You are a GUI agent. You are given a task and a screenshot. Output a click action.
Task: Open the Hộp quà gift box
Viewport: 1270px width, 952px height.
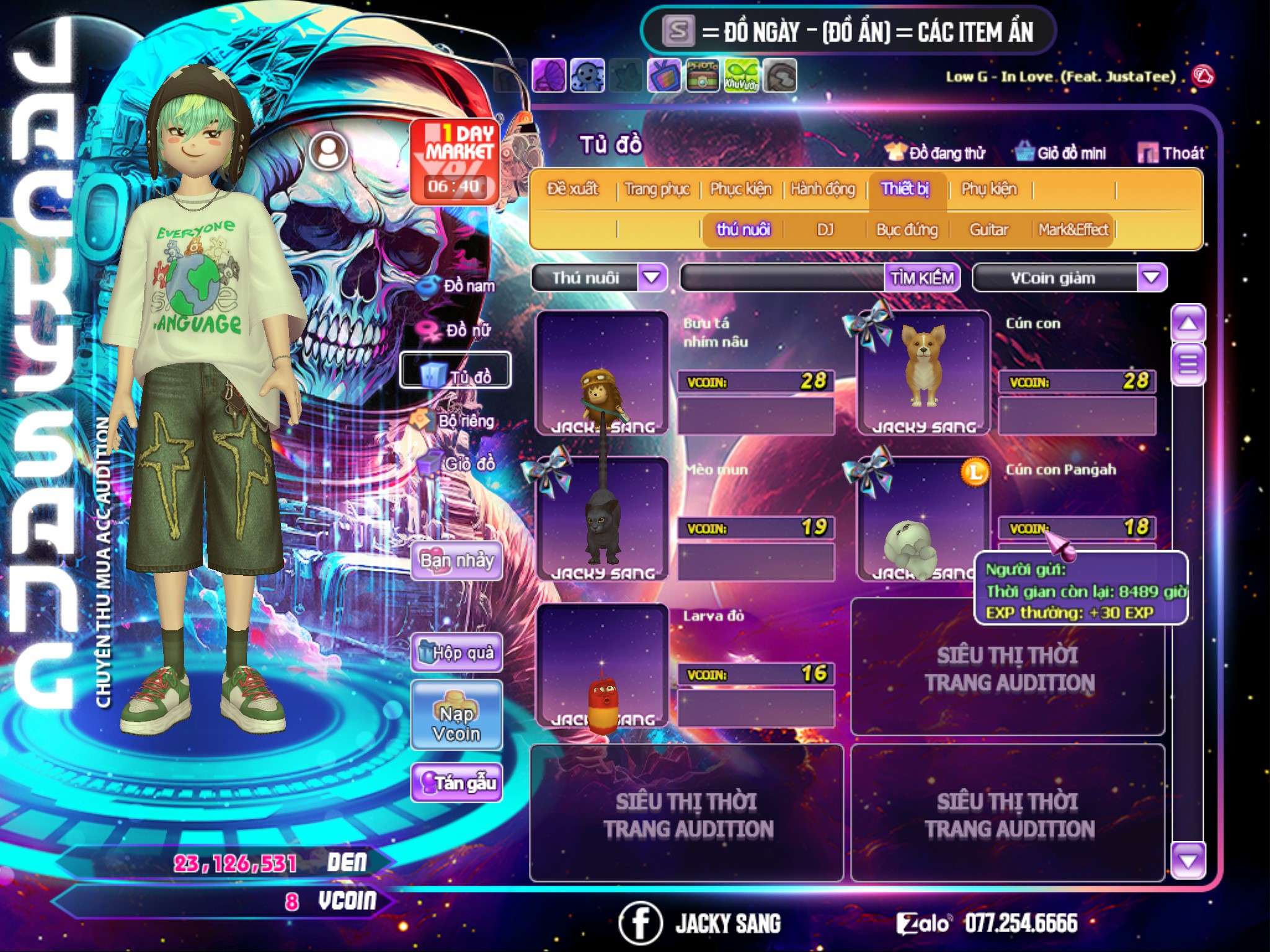pos(456,653)
